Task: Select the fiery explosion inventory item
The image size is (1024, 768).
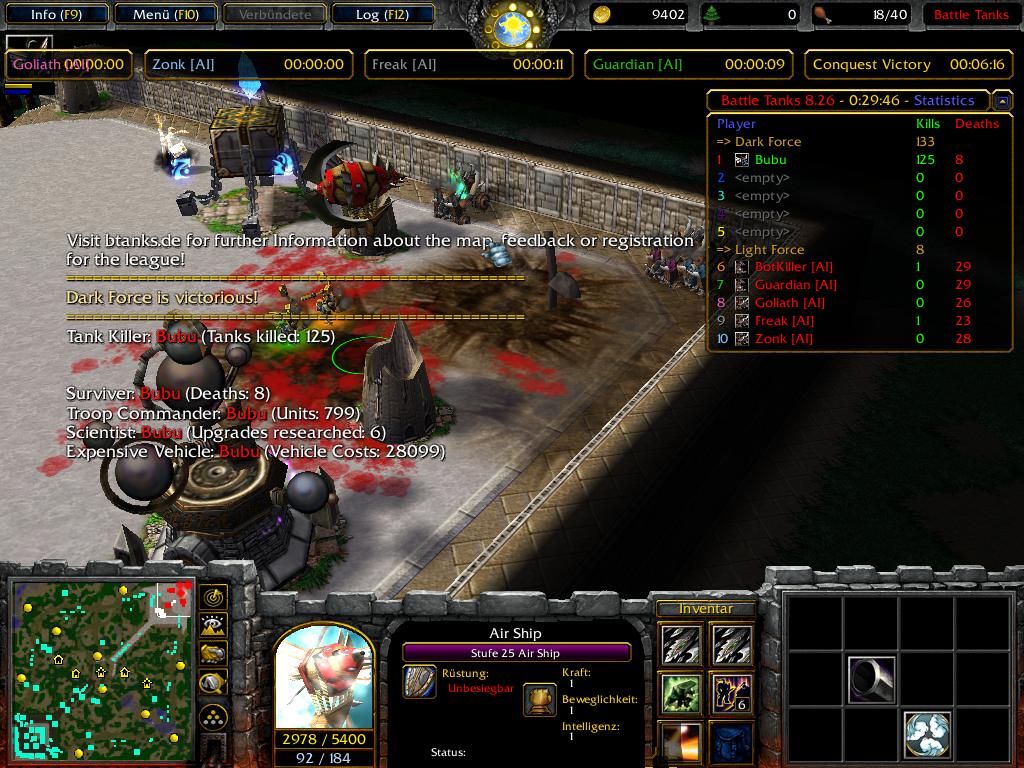Action: click(680, 743)
